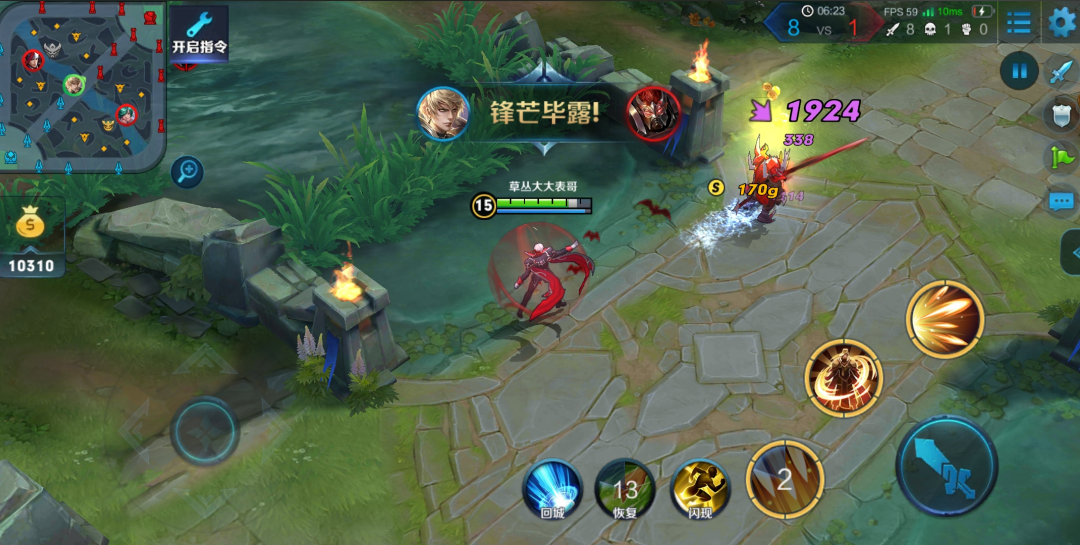The height and width of the screenshot is (545, 1080).
Task: Cast the 闪现 flash spell
Action: click(x=700, y=489)
